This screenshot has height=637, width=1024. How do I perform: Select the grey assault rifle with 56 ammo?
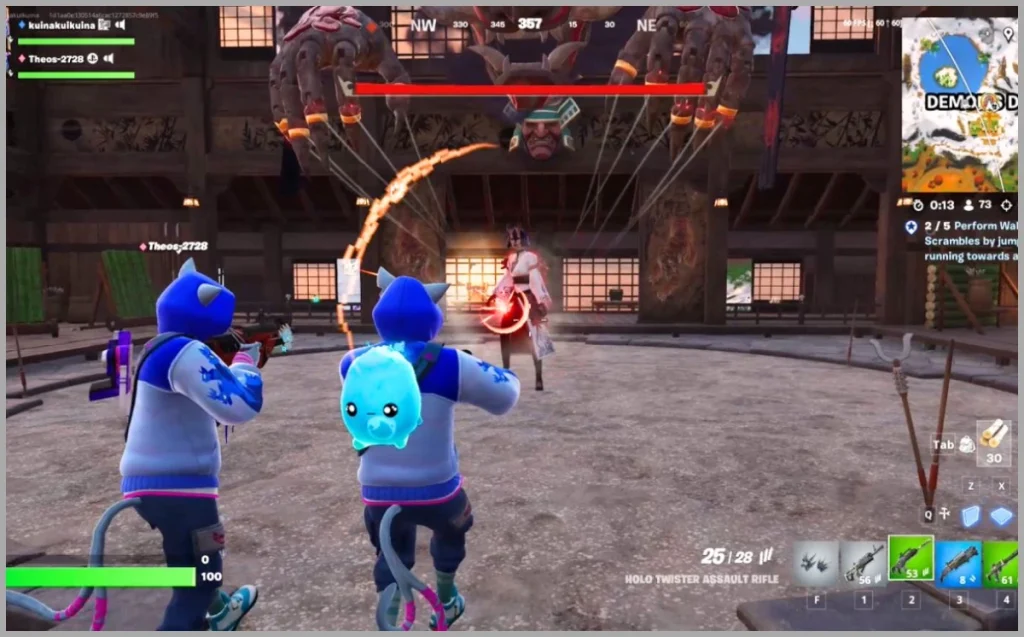862,563
